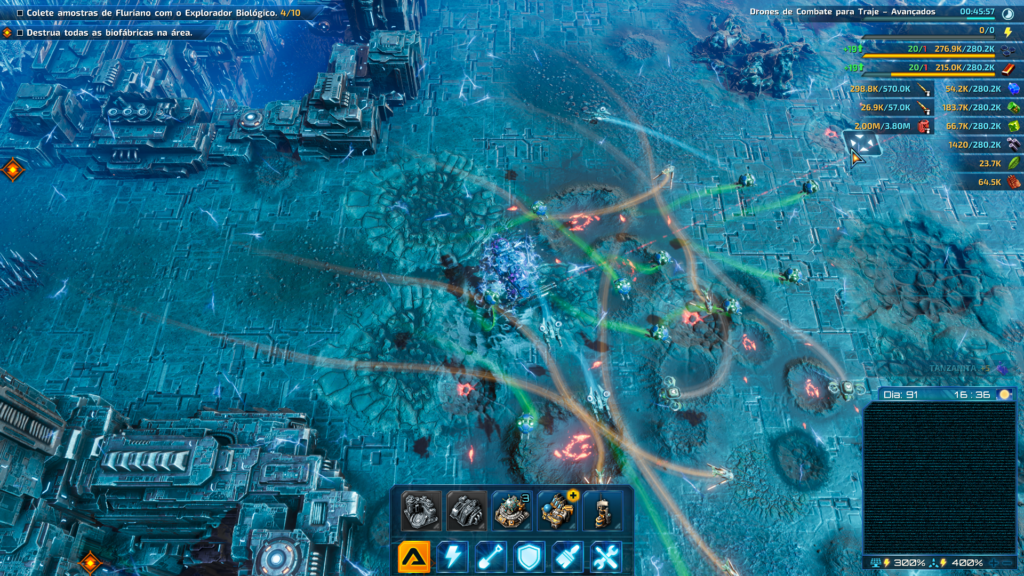
Task: Switch to the lightning bolt energy category
Action: pos(452,556)
